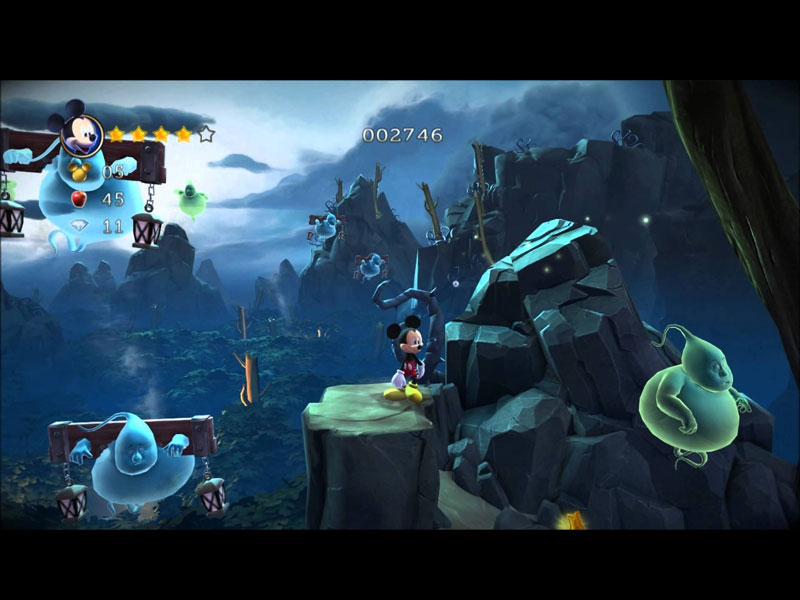The width and height of the screenshot is (800, 600).
Task: Select the gold Mickey-head lives icon
Action: [x=81, y=170]
